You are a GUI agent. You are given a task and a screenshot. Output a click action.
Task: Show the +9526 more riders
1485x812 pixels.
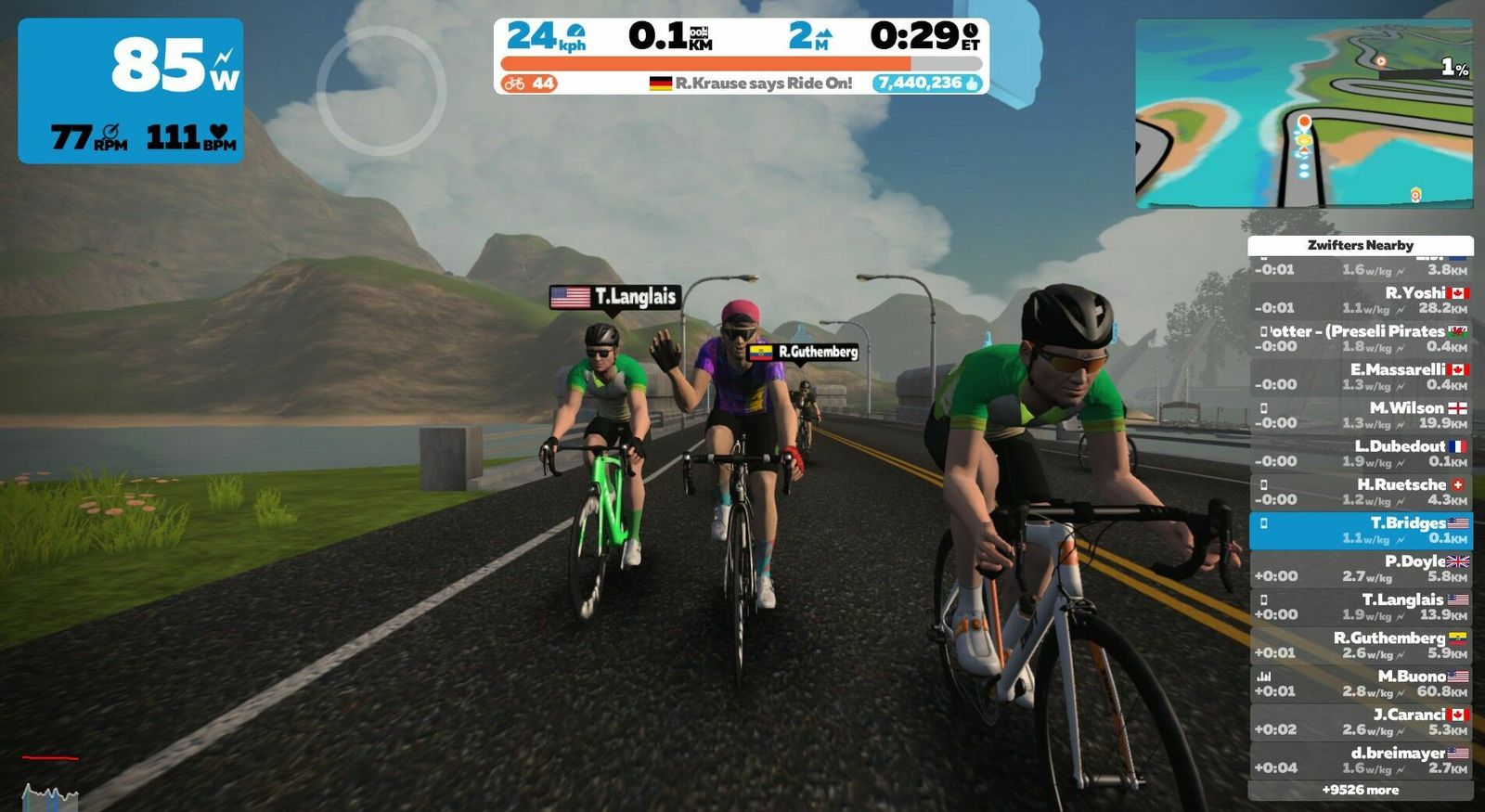pos(1361,790)
